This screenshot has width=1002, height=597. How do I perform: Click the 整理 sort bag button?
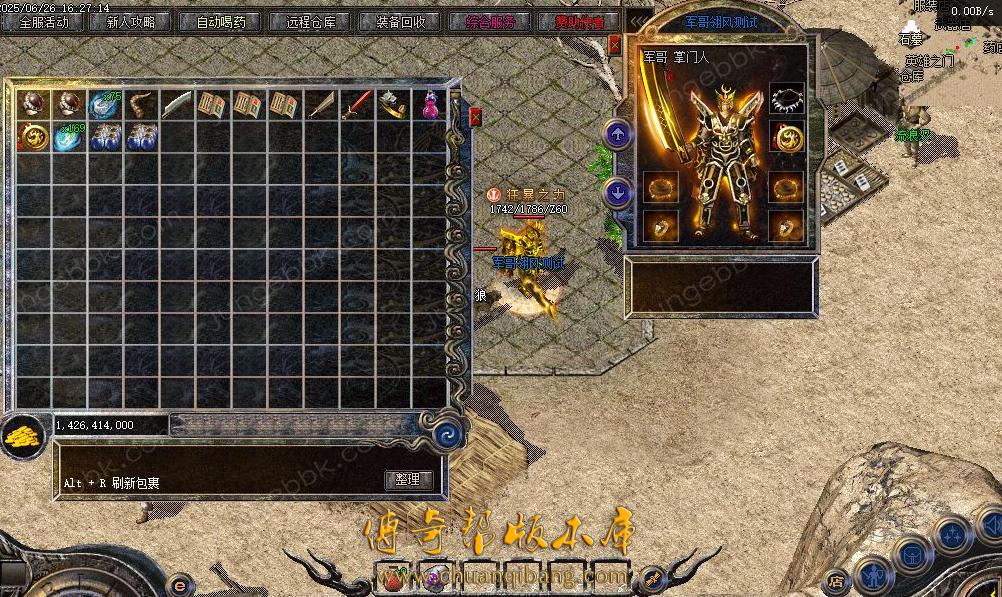click(407, 480)
